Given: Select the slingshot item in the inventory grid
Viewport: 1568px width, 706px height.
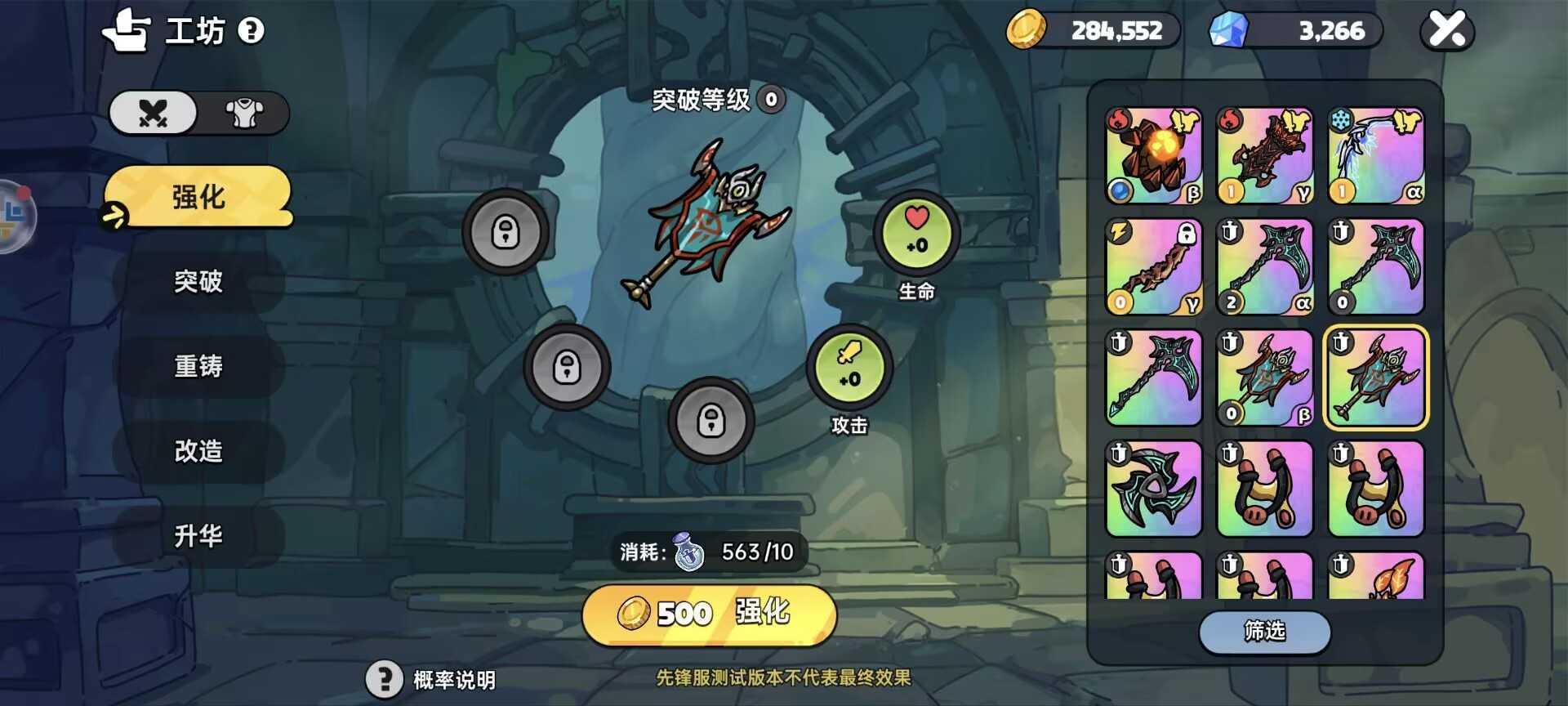Looking at the screenshot, I should (1264, 489).
